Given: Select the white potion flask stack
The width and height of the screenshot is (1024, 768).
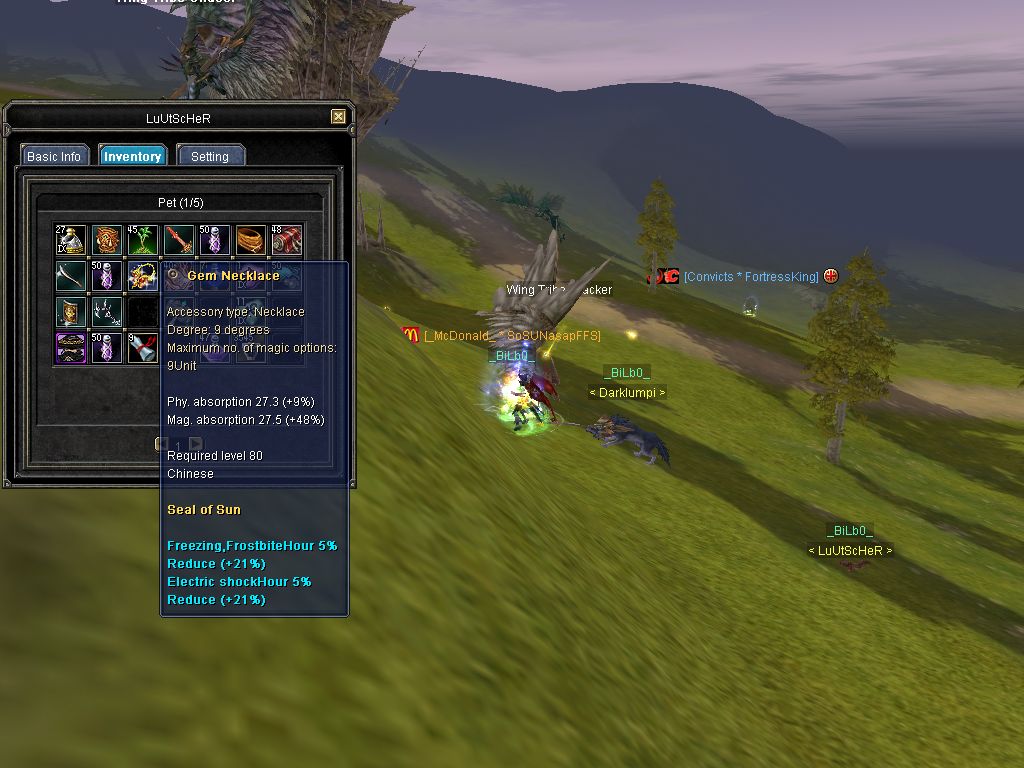Looking at the screenshot, I should 71,241.
